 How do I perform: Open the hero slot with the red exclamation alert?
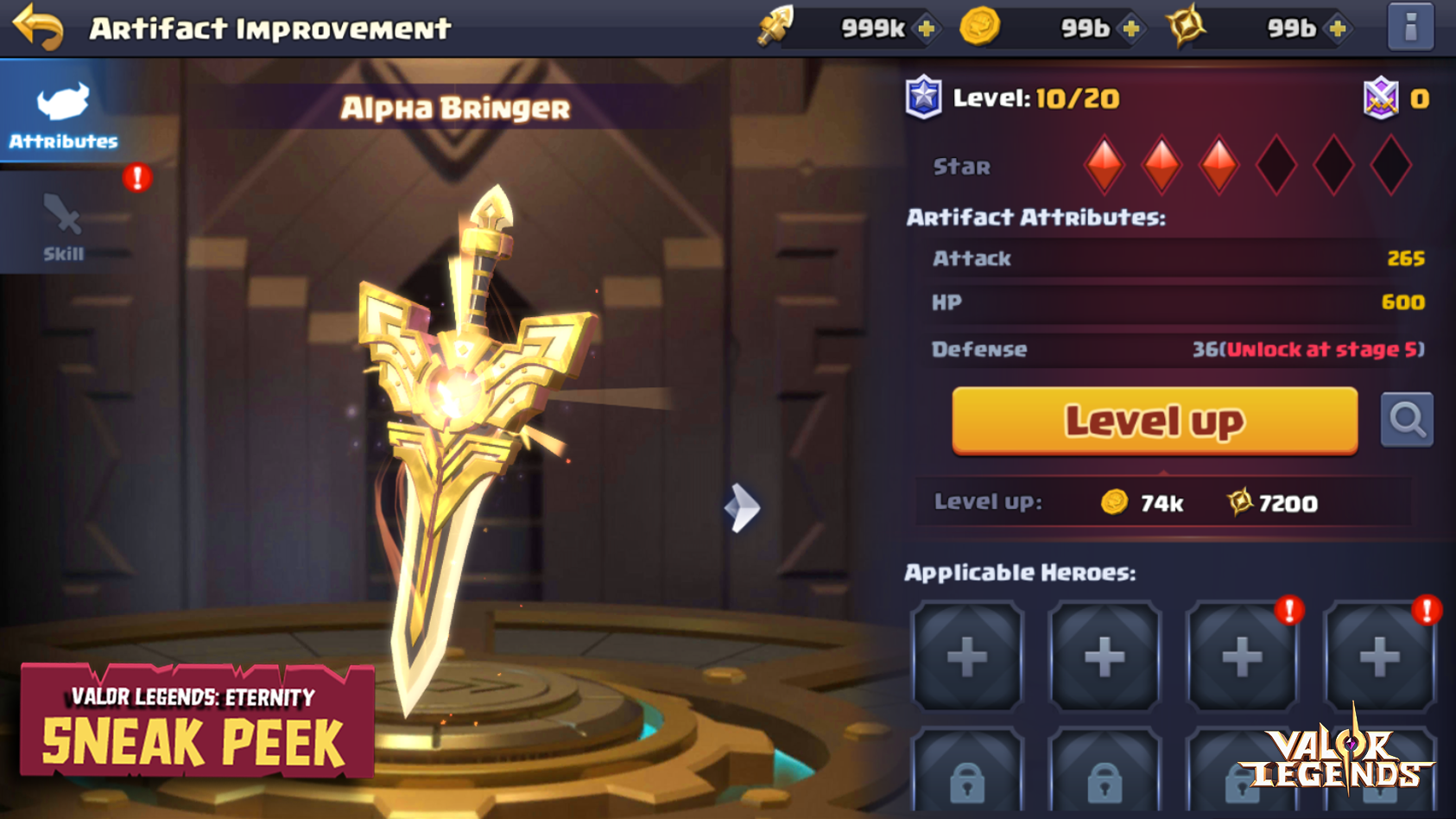click(x=1244, y=658)
